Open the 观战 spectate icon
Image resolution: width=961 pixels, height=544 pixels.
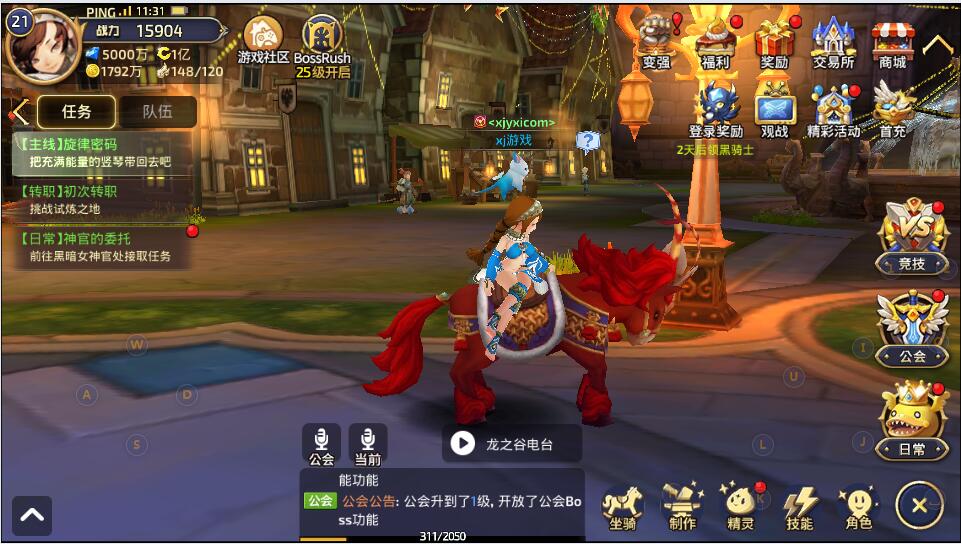click(x=775, y=108)
